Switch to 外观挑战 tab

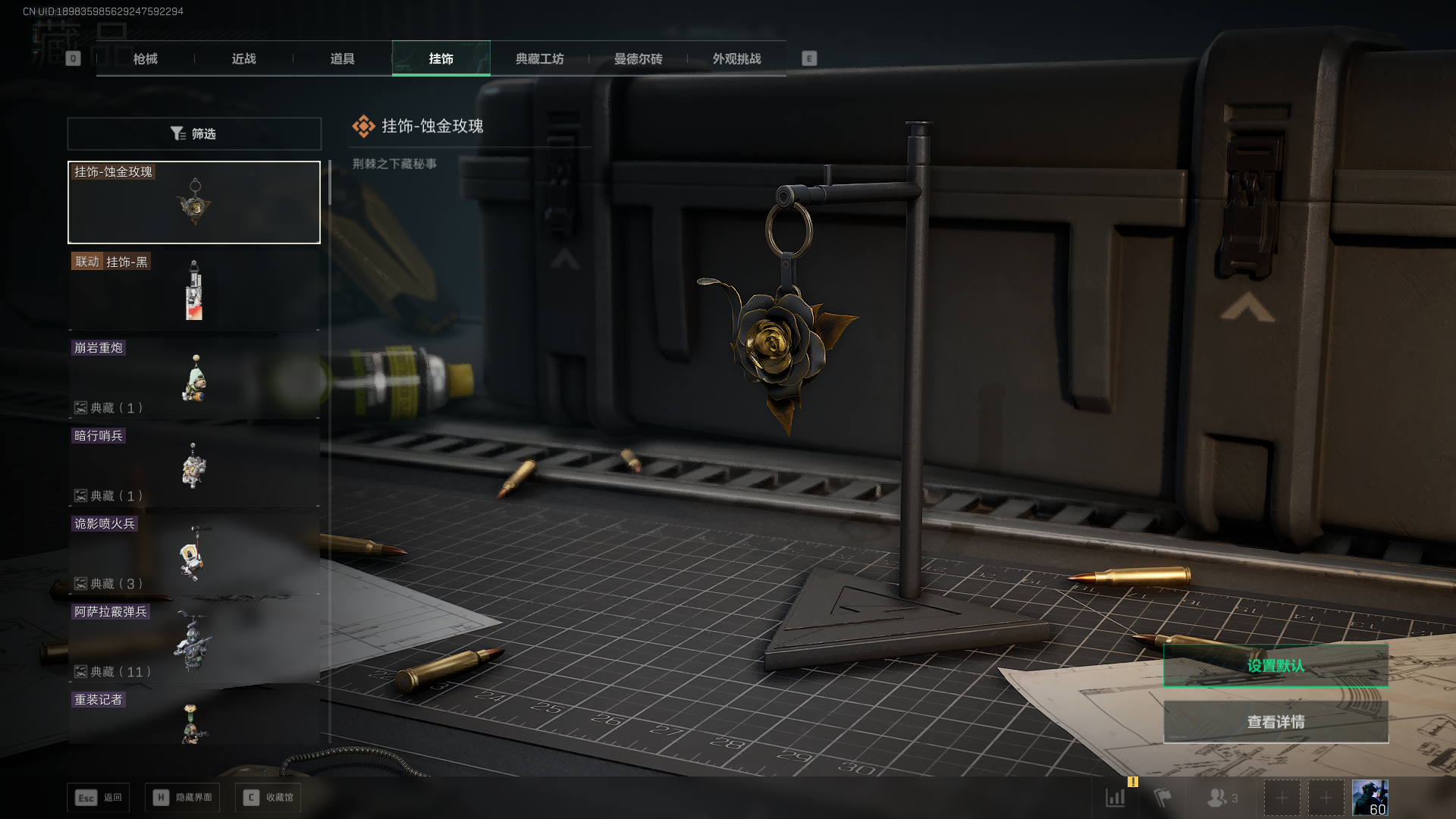[736, 58]
